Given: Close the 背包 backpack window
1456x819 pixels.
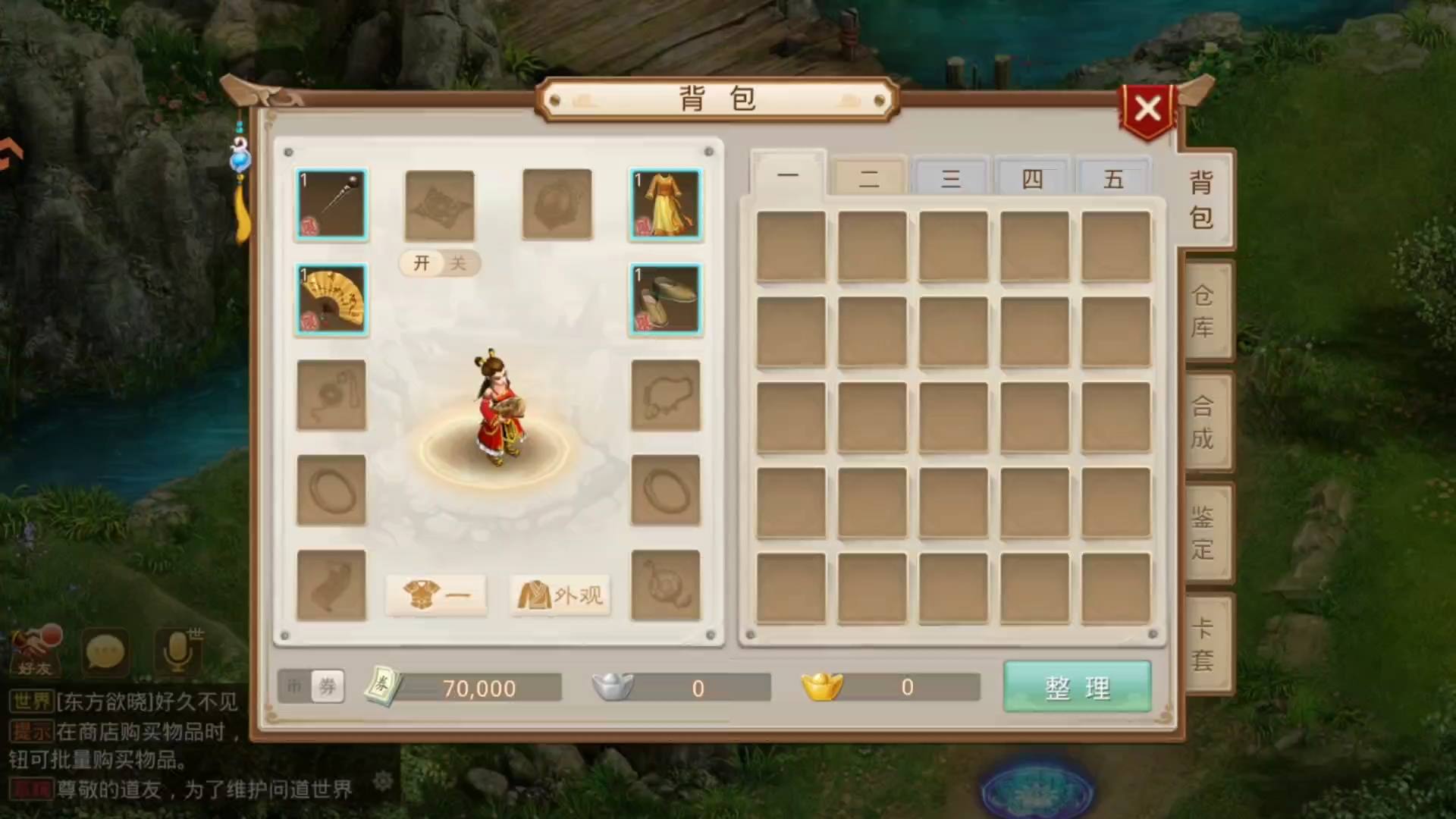Looking at the screenshot, I should [1147, 108].
